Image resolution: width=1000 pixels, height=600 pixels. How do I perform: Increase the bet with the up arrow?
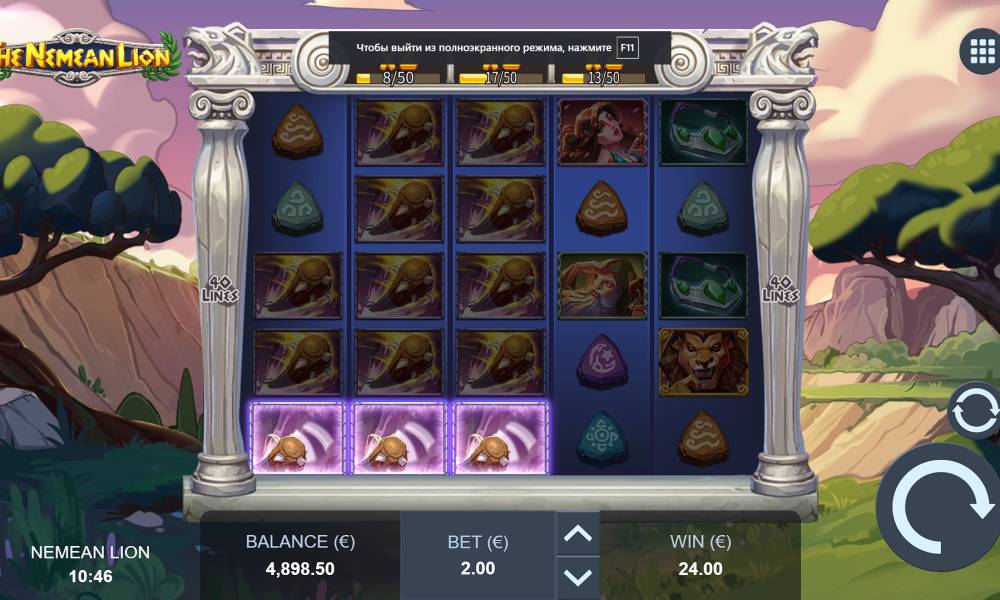click(578, 535)
